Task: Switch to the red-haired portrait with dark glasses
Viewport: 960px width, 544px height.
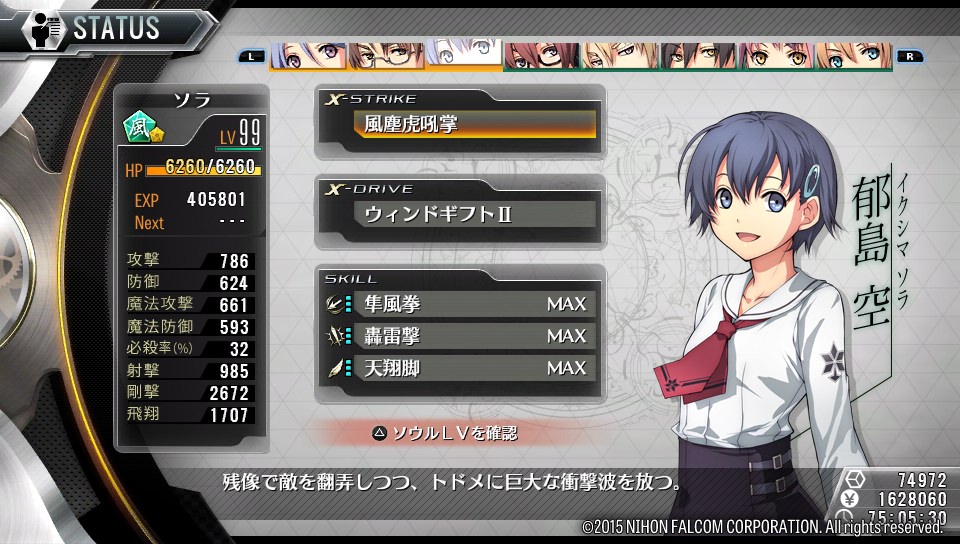Action: click(x=541, y=56)
